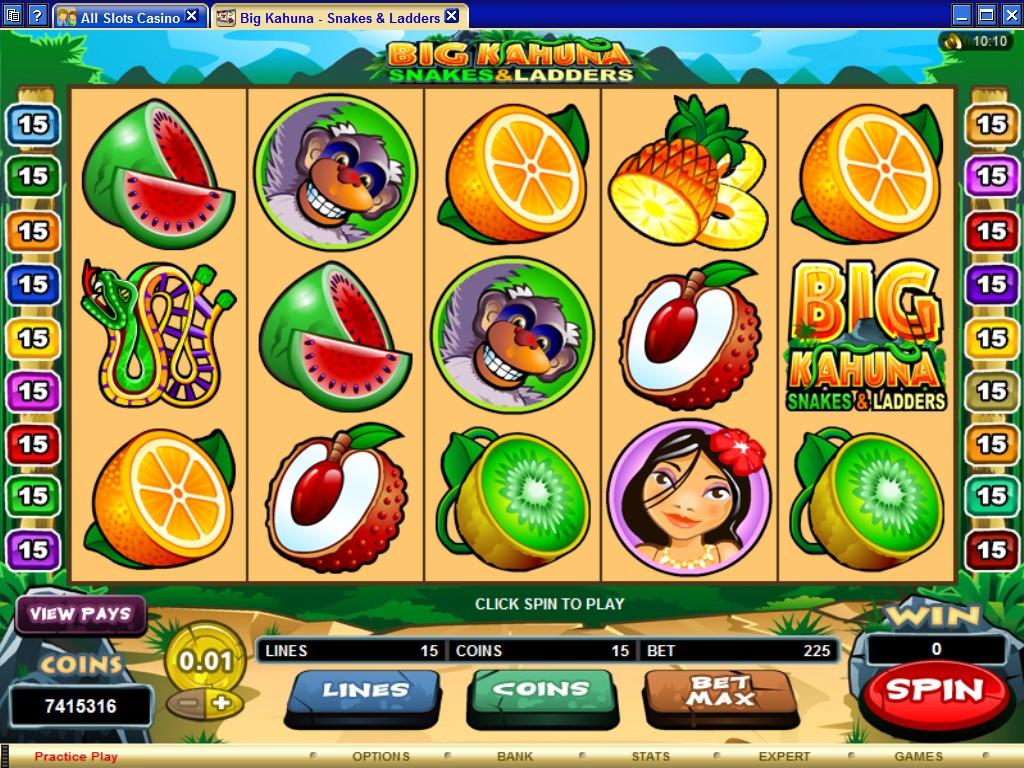Decrease coin size with minus button

(186, 702)
